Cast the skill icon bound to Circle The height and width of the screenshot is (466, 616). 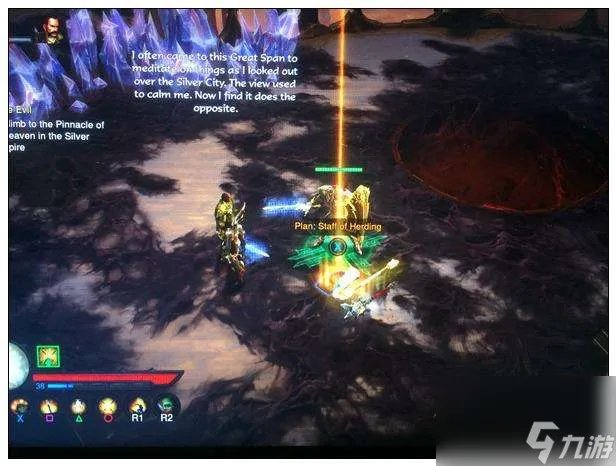107,406
